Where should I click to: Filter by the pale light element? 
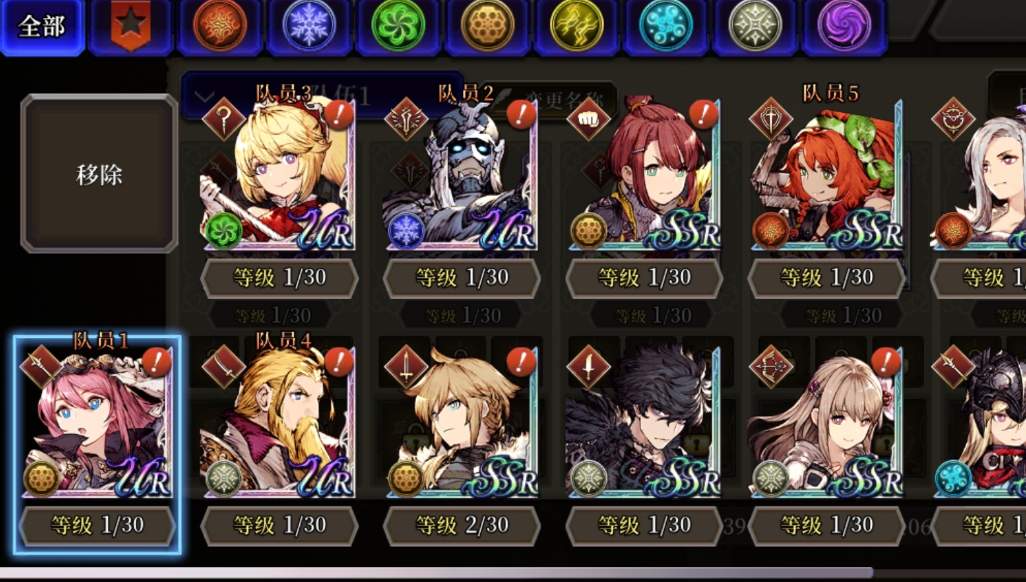[755, 26]
